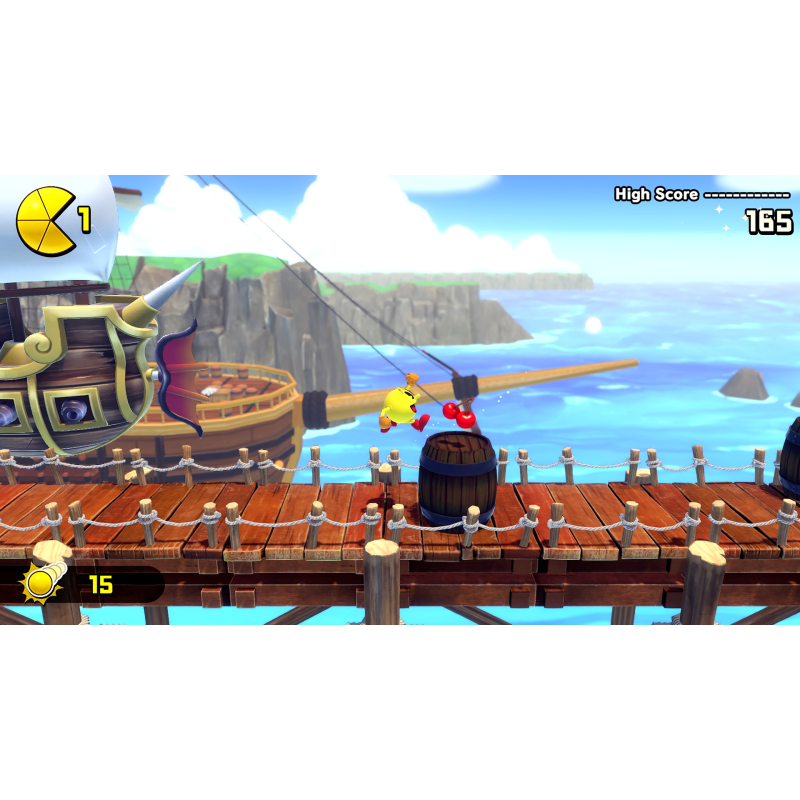
Task: Click the Pac-Man health wedge icon
Action: tap(44, 221)
